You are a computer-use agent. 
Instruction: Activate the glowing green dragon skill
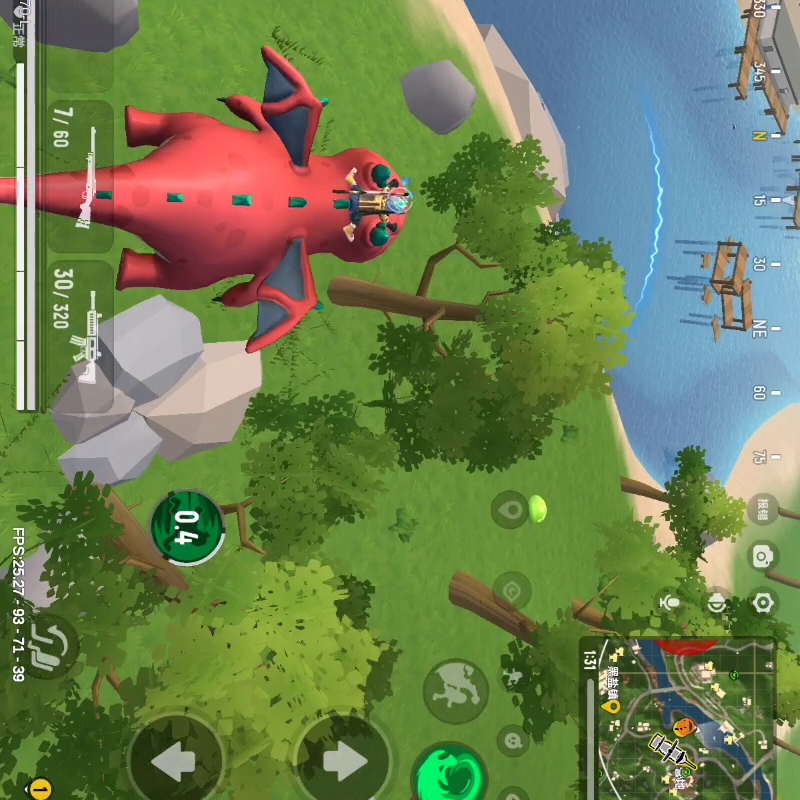coord(450,774)
